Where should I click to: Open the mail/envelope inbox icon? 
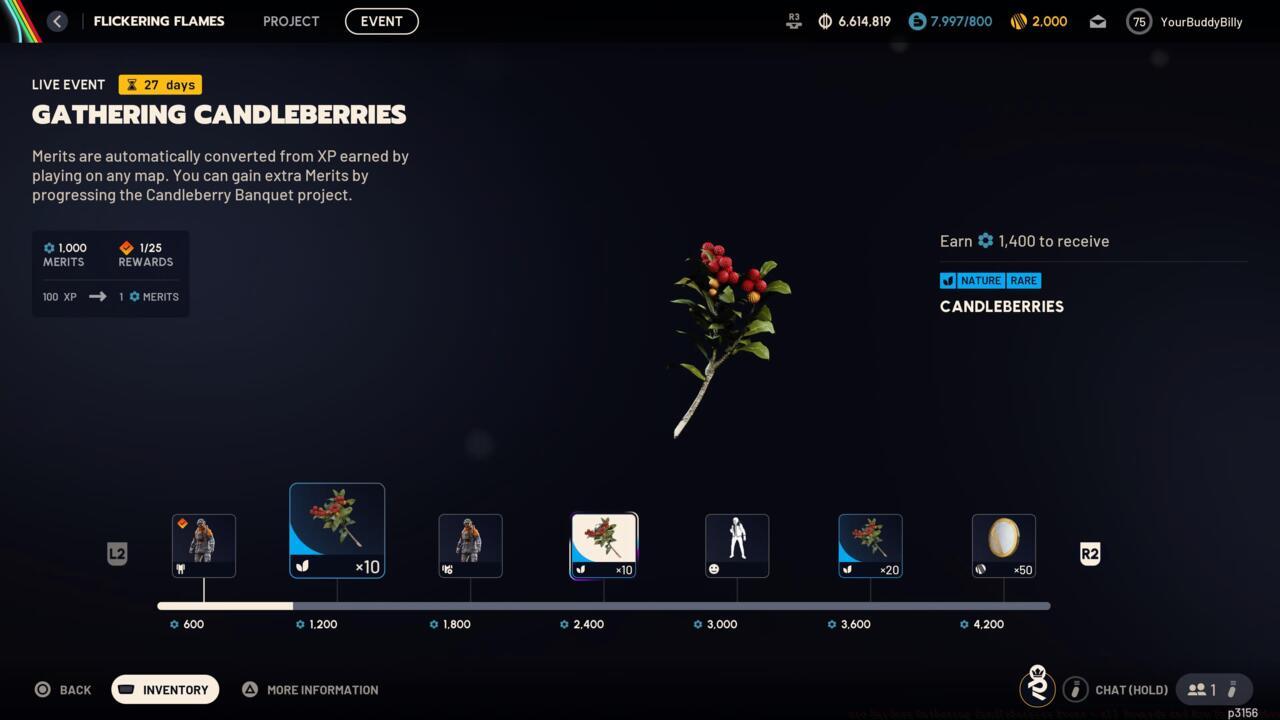click(1097, 21)
